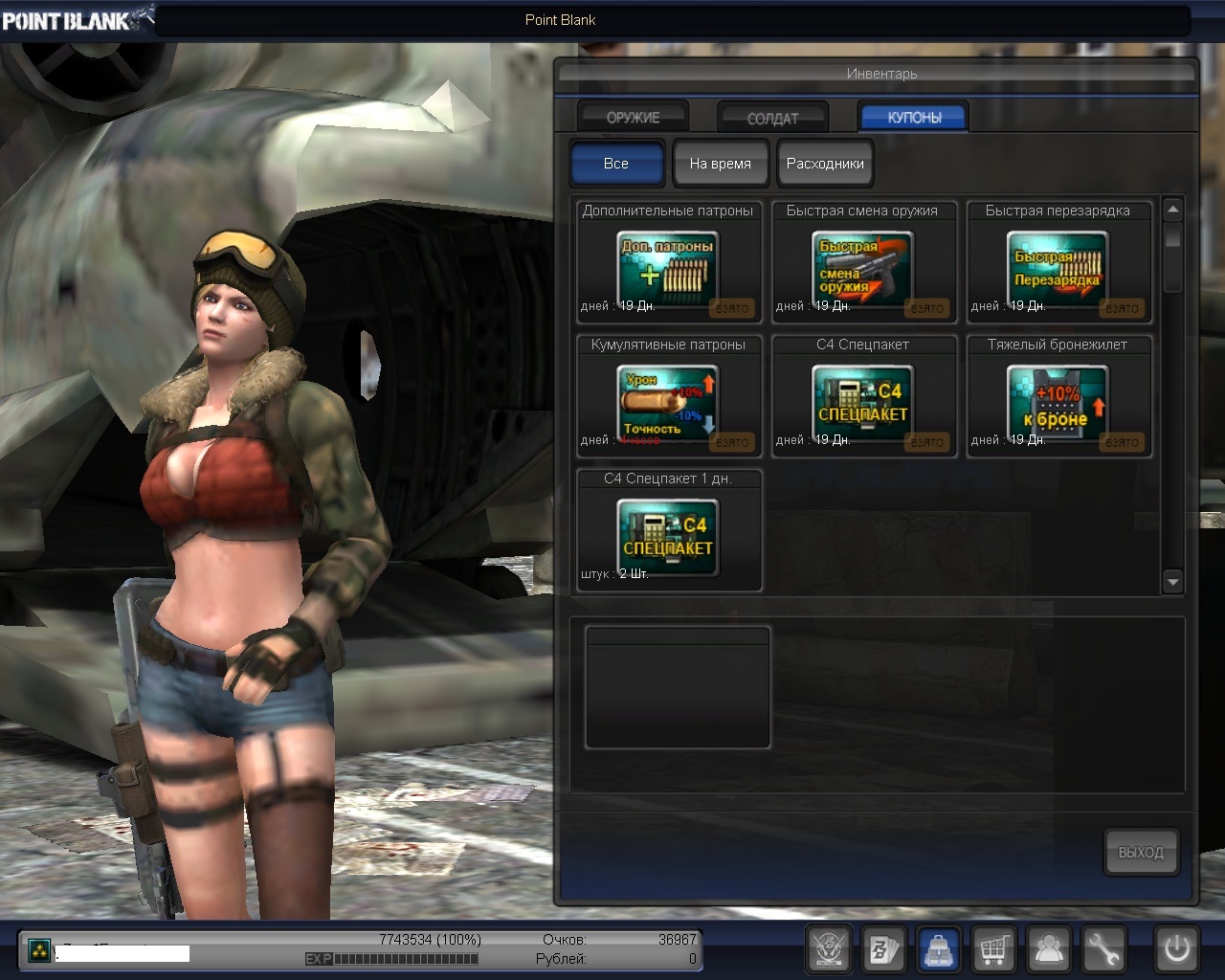Switch to the Оружие tab
Image resolution: width=1225 pixels, height=980 pixels.
[633, 117]
